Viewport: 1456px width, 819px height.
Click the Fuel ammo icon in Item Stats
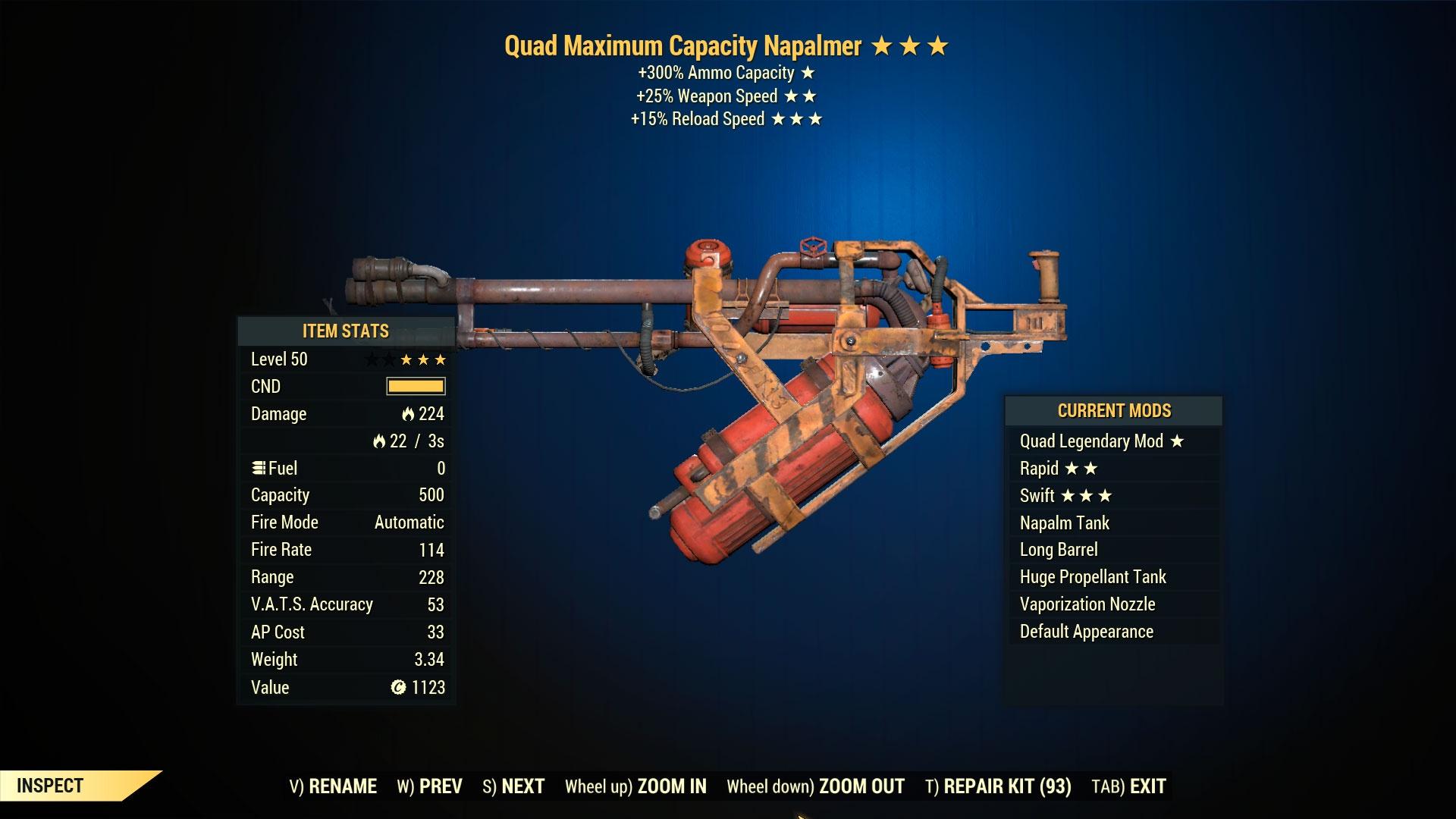(258, 468)
